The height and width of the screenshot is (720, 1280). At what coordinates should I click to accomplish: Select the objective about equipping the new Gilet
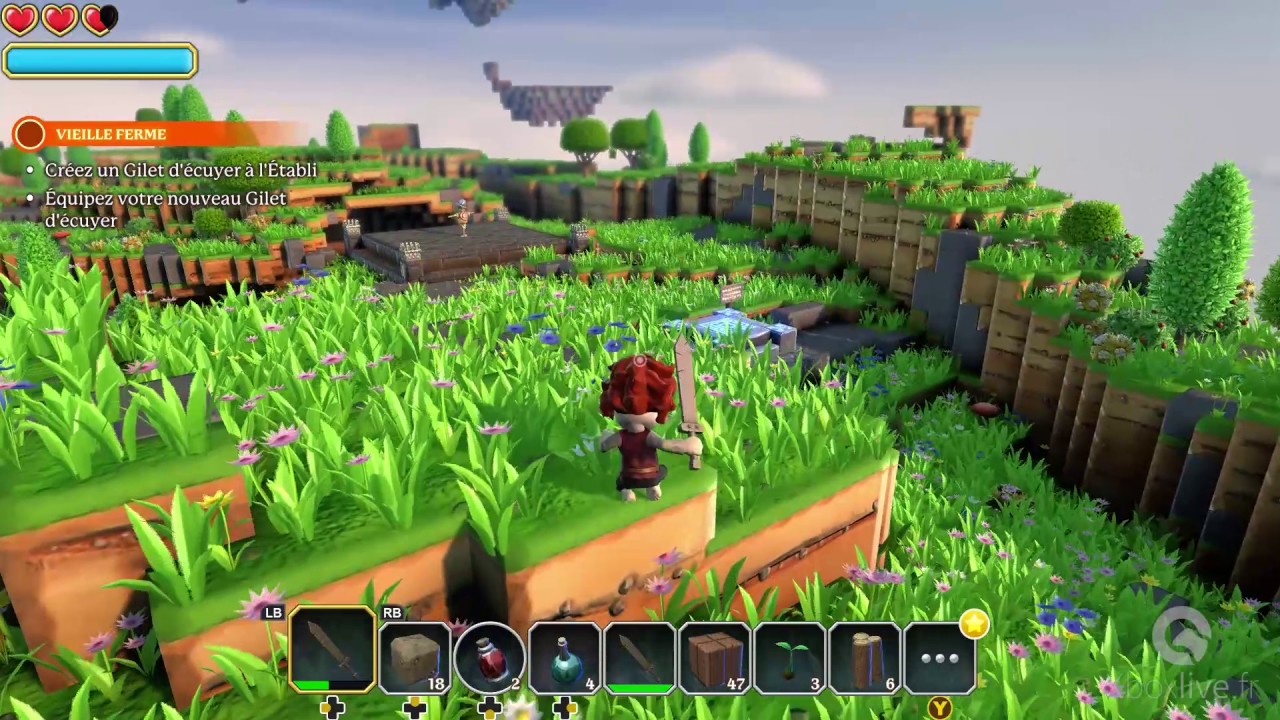click(x=166, y=199)
